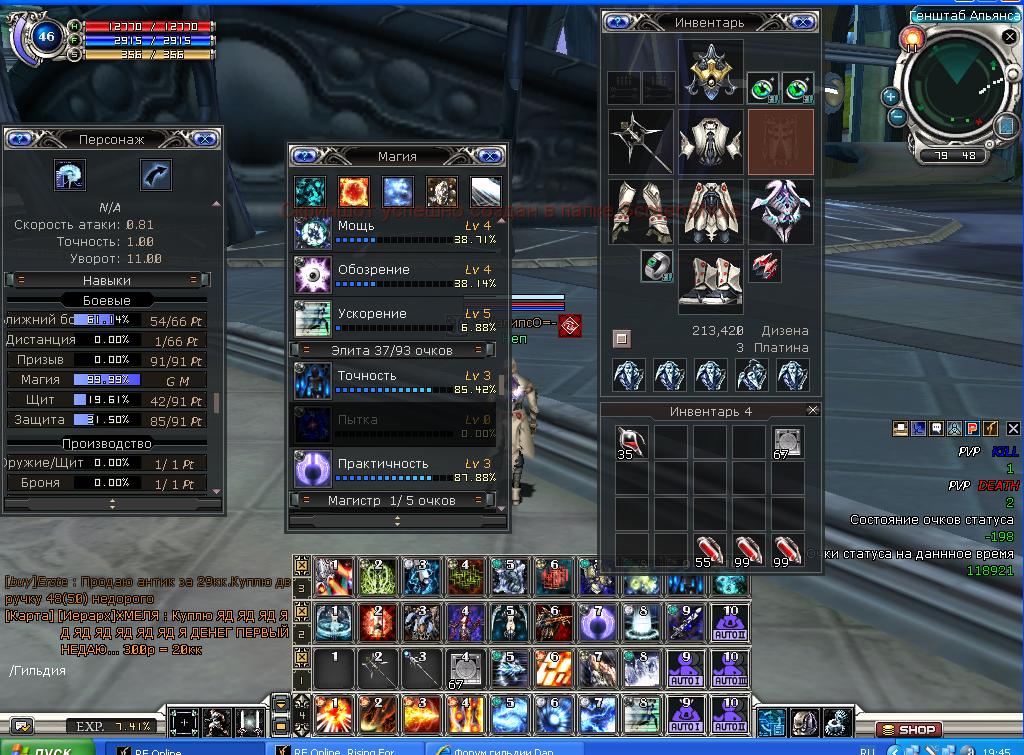1024x755 pixels.
Task: Open the SHOP button
Action: 906,730
